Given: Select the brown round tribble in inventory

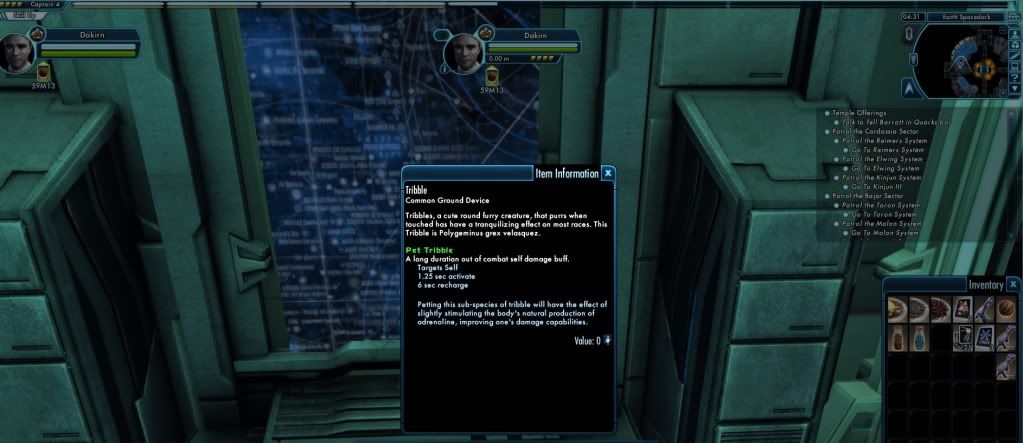Looking at the screenshot, I should tap(1006, 308).
